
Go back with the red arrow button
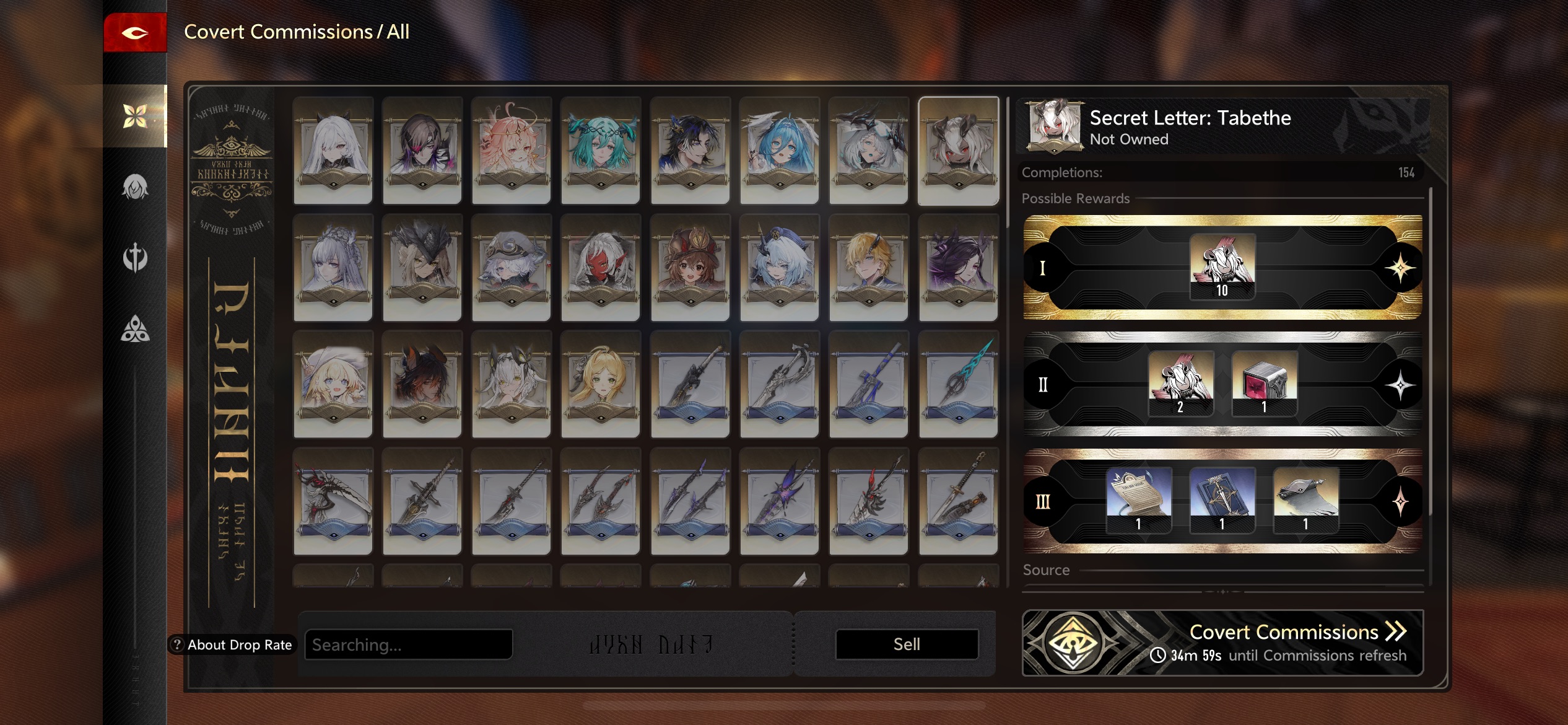tap(135, 33)
